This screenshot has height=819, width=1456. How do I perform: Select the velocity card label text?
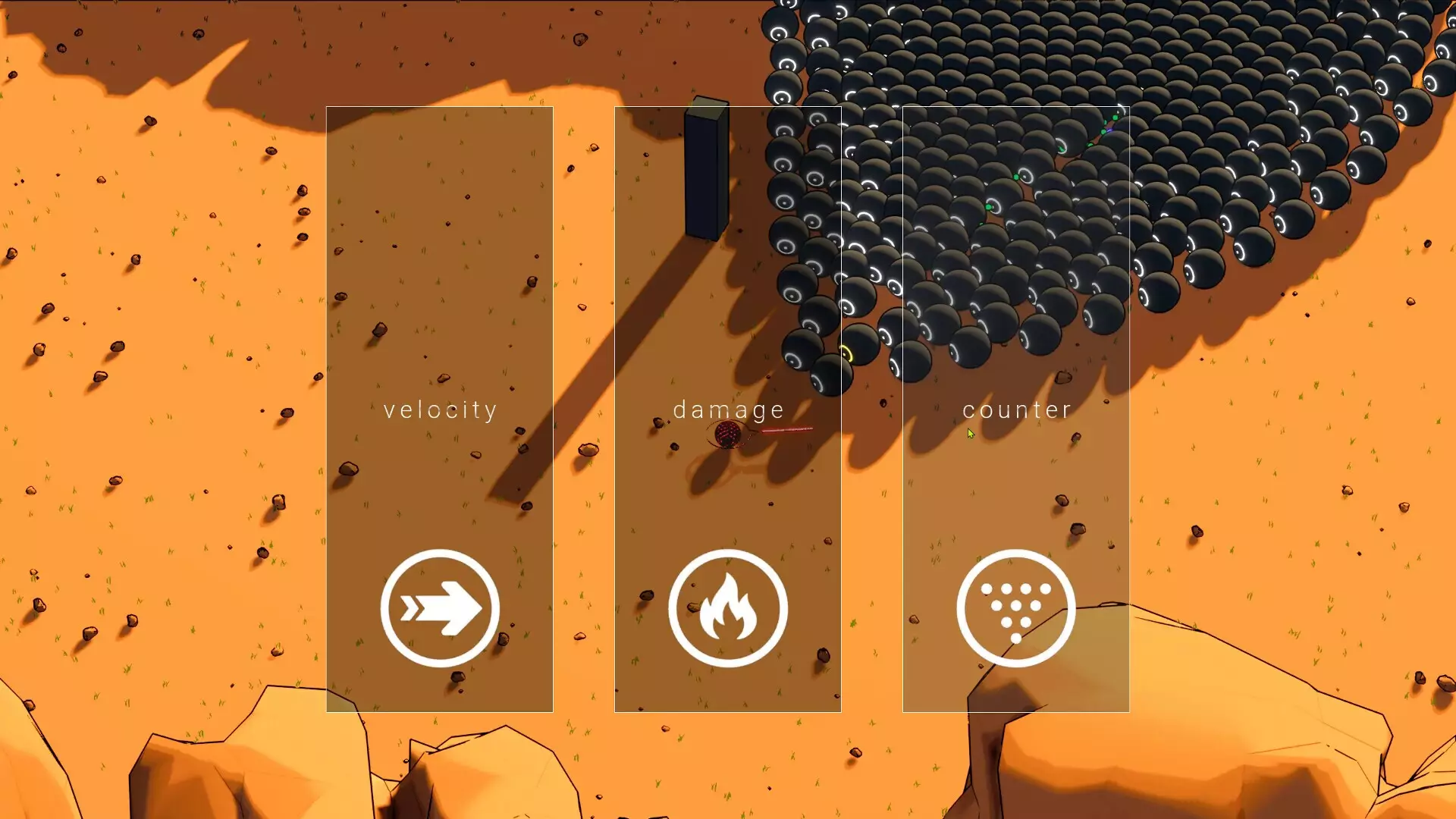(x=440, y=410)
